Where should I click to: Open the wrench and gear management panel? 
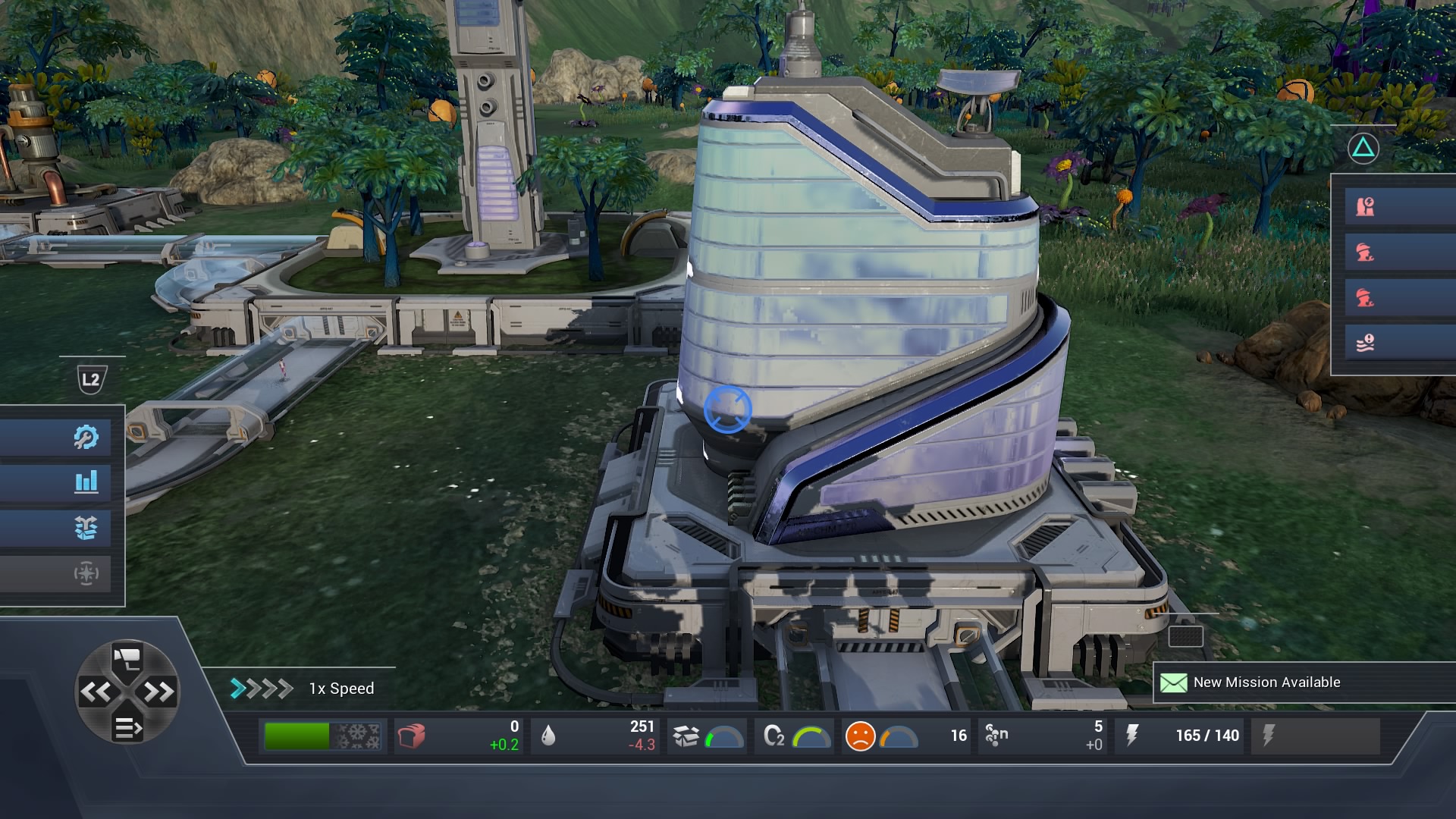pos(86,437)
